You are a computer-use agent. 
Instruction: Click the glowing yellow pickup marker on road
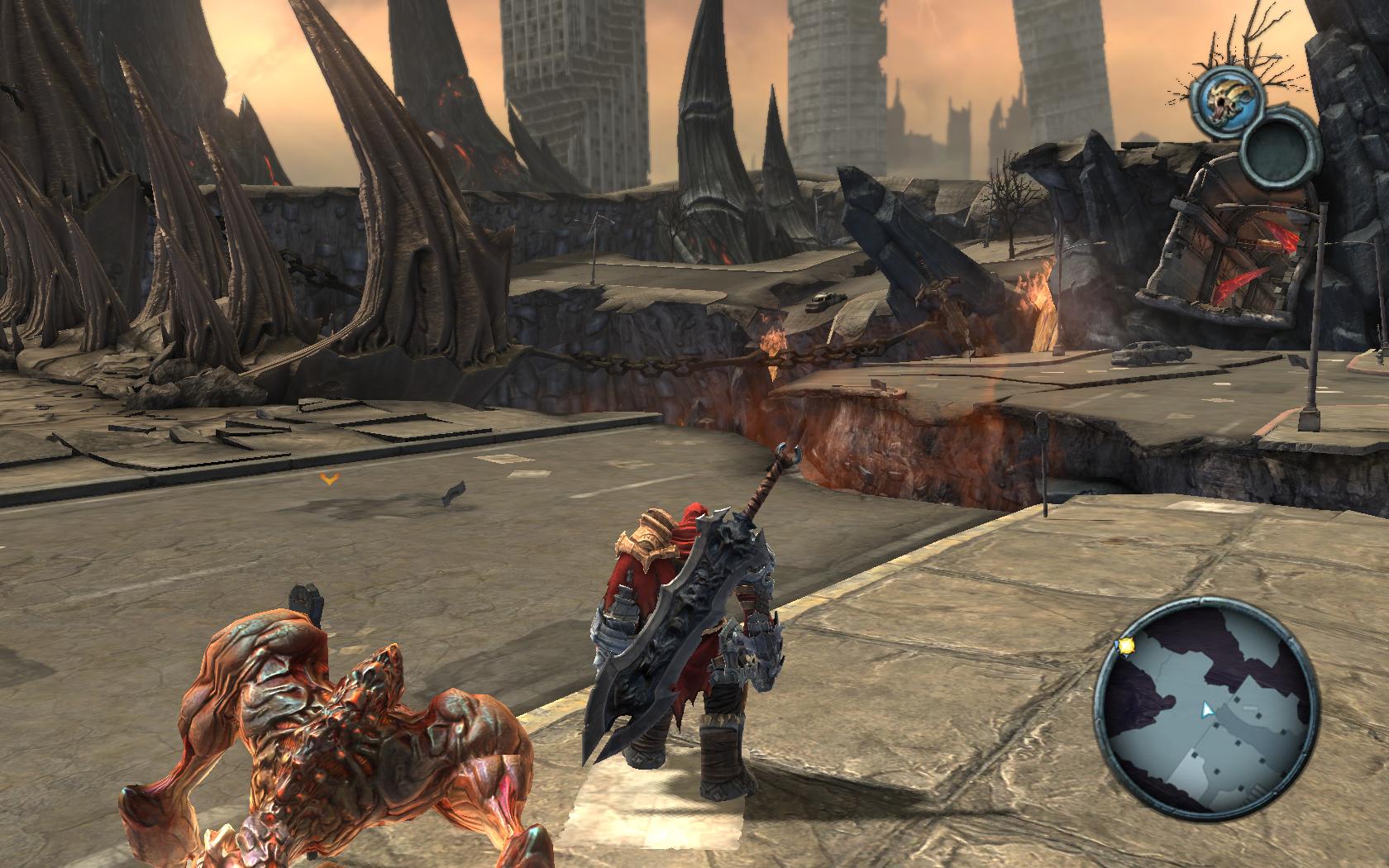coord(330,478)
